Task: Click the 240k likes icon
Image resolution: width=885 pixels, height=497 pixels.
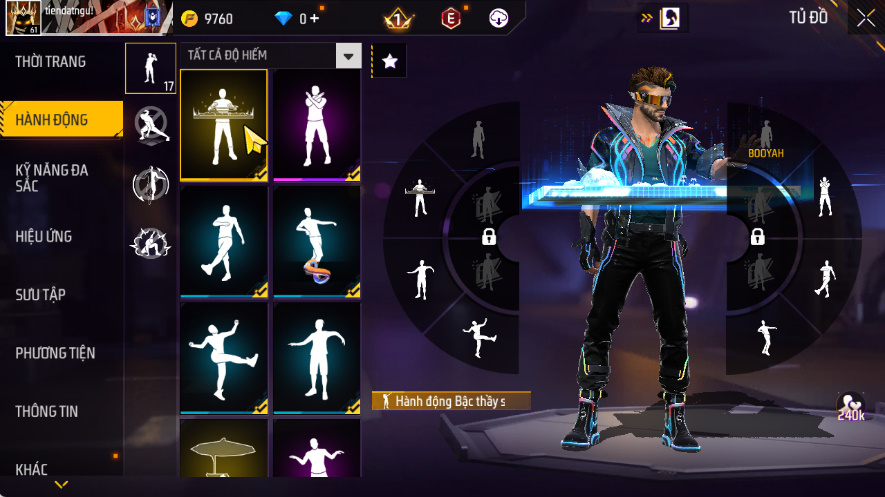Action: tap(851, 406)
